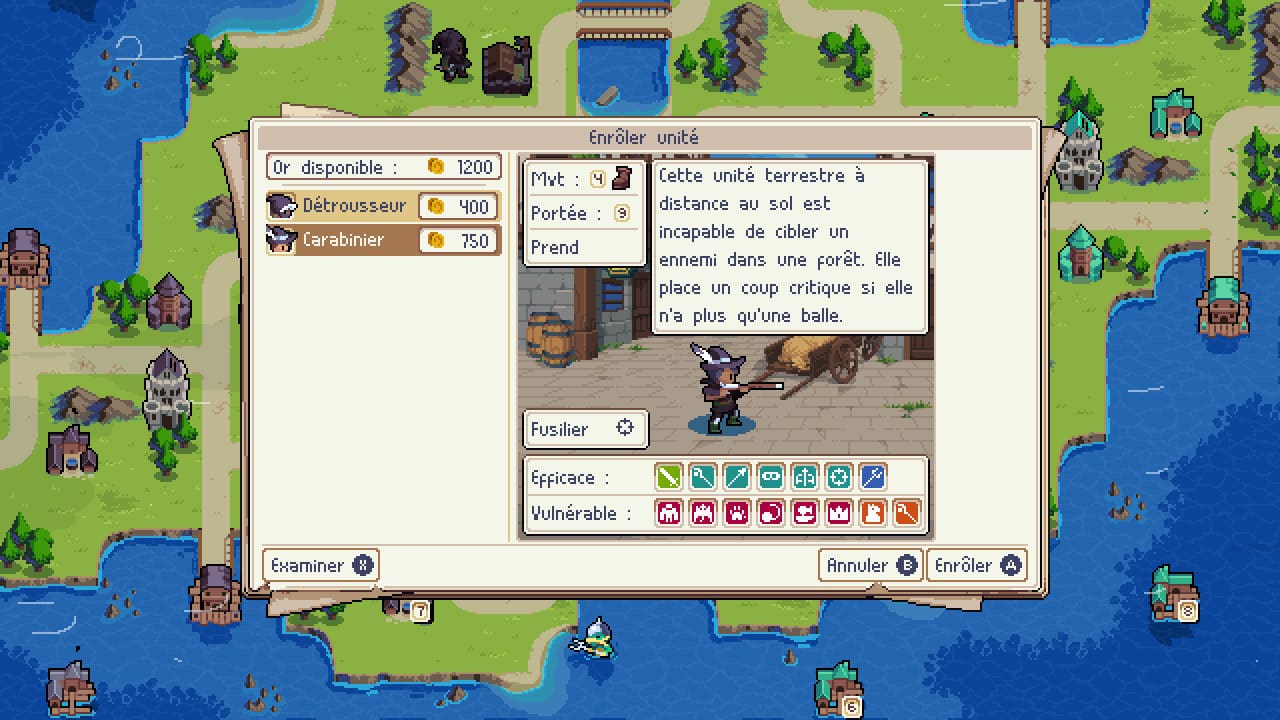
Task: Click the crown icon in the Vulnérable row
Action: click(x=840, y=513)
